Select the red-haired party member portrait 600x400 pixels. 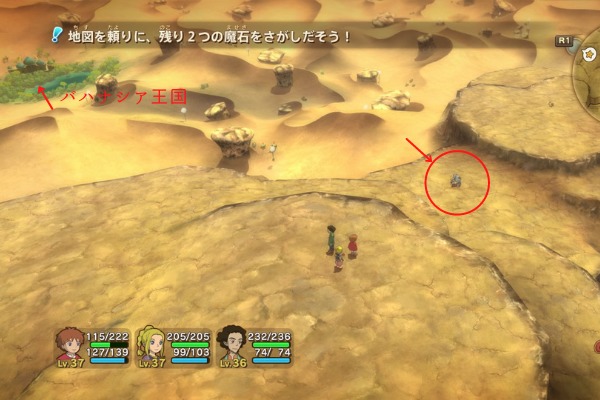point(69,344)
